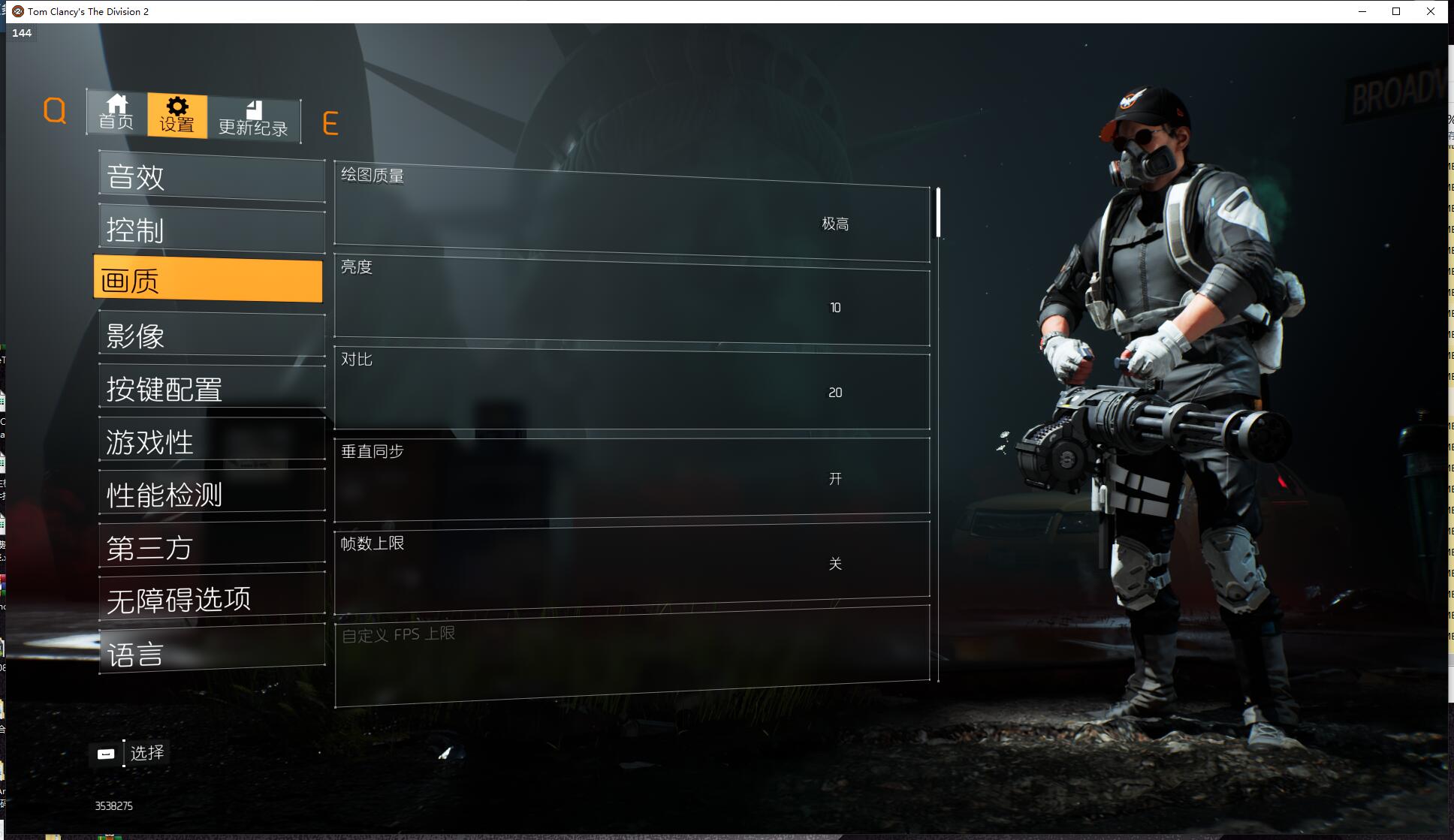Viewport: 1454px width, 840px height.
Task: Click the settings list scrollbar
Action: click(x=938, y=213)
